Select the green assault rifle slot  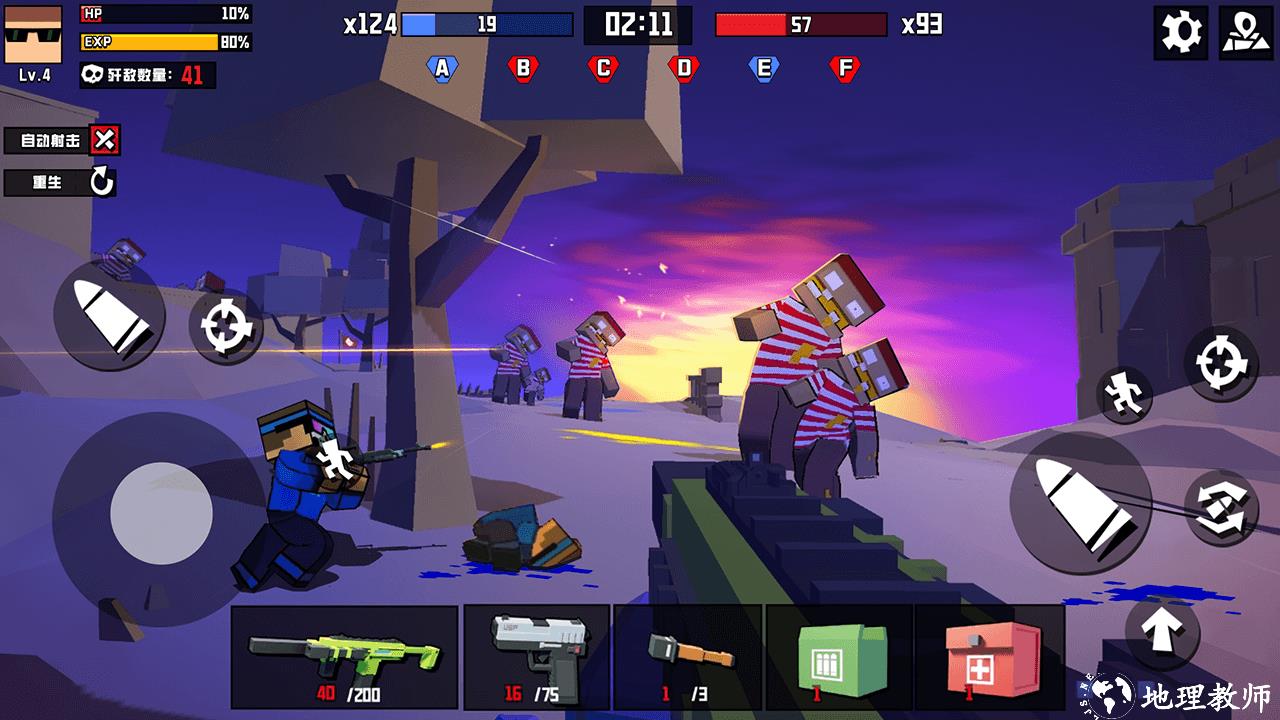click(x=344, y=657)
